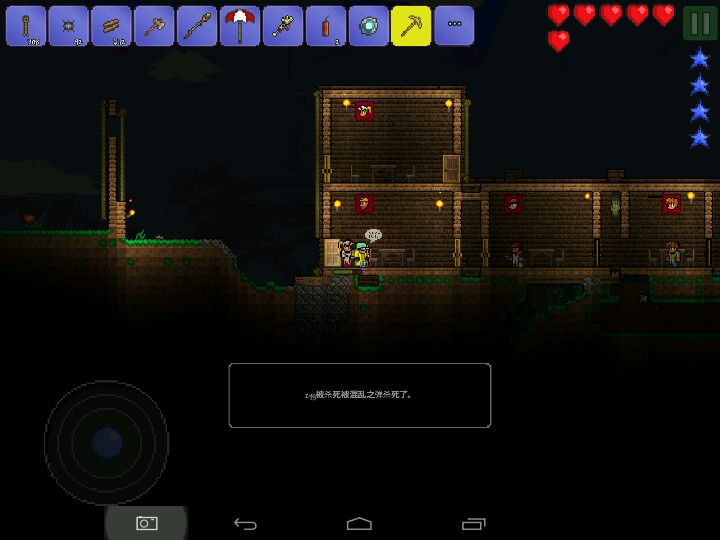This screenshot has width=720, height=540.
Task: Select the wood stack hotbar slot
Action: 112,26
